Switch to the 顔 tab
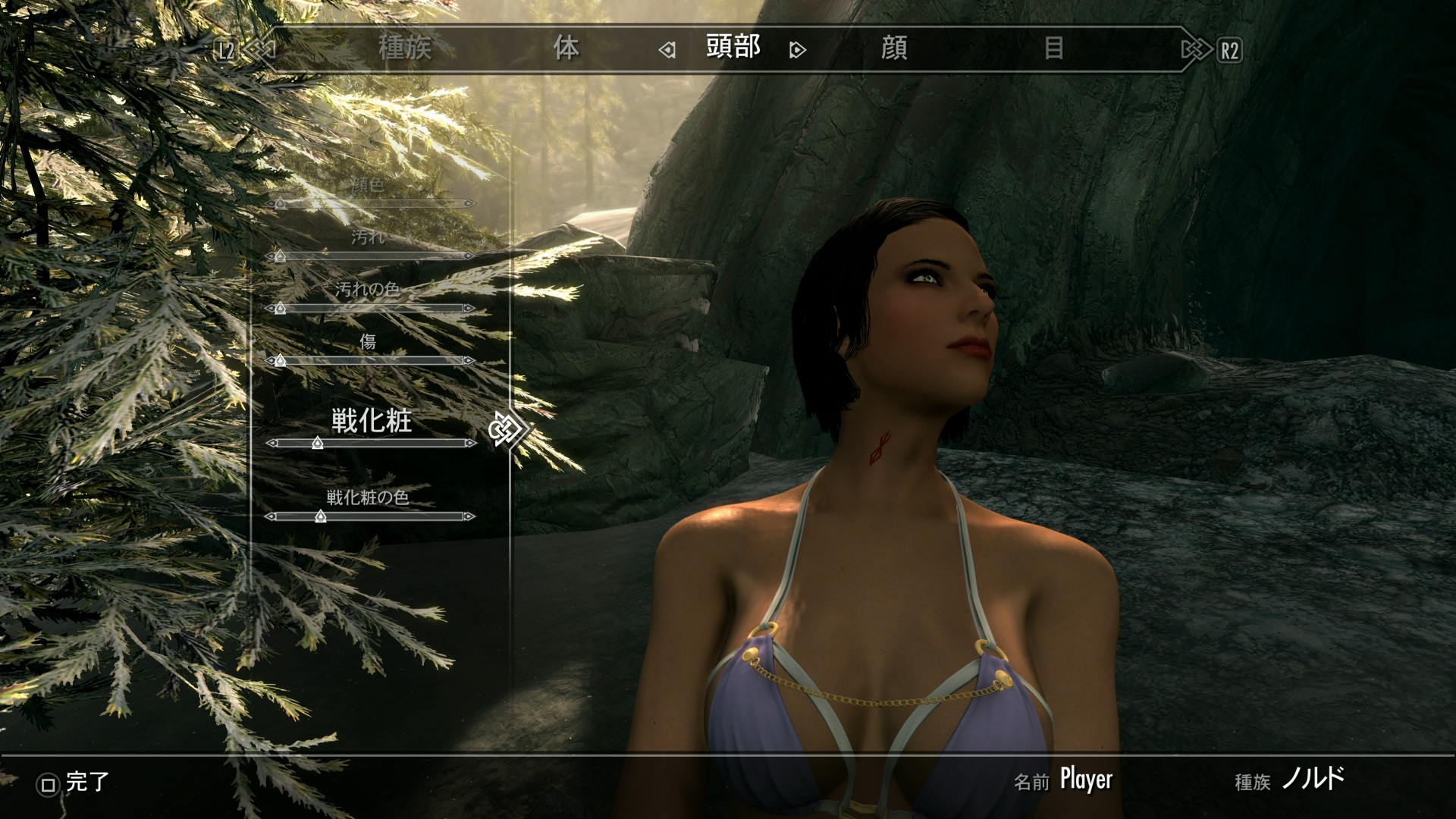 (x=894, y=49)
